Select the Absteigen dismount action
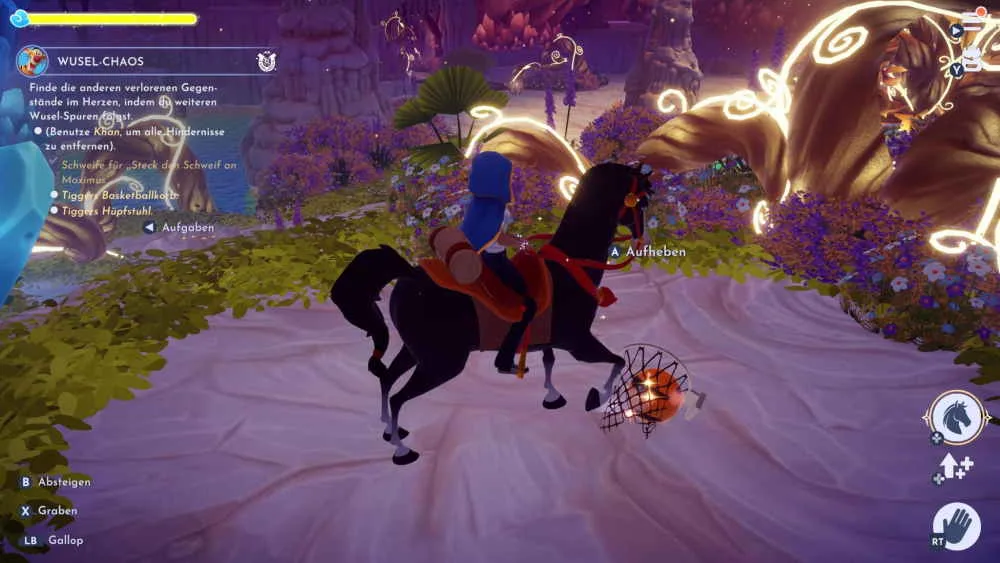The width and height of the screenshot is (1000, 563). point(64,482)
